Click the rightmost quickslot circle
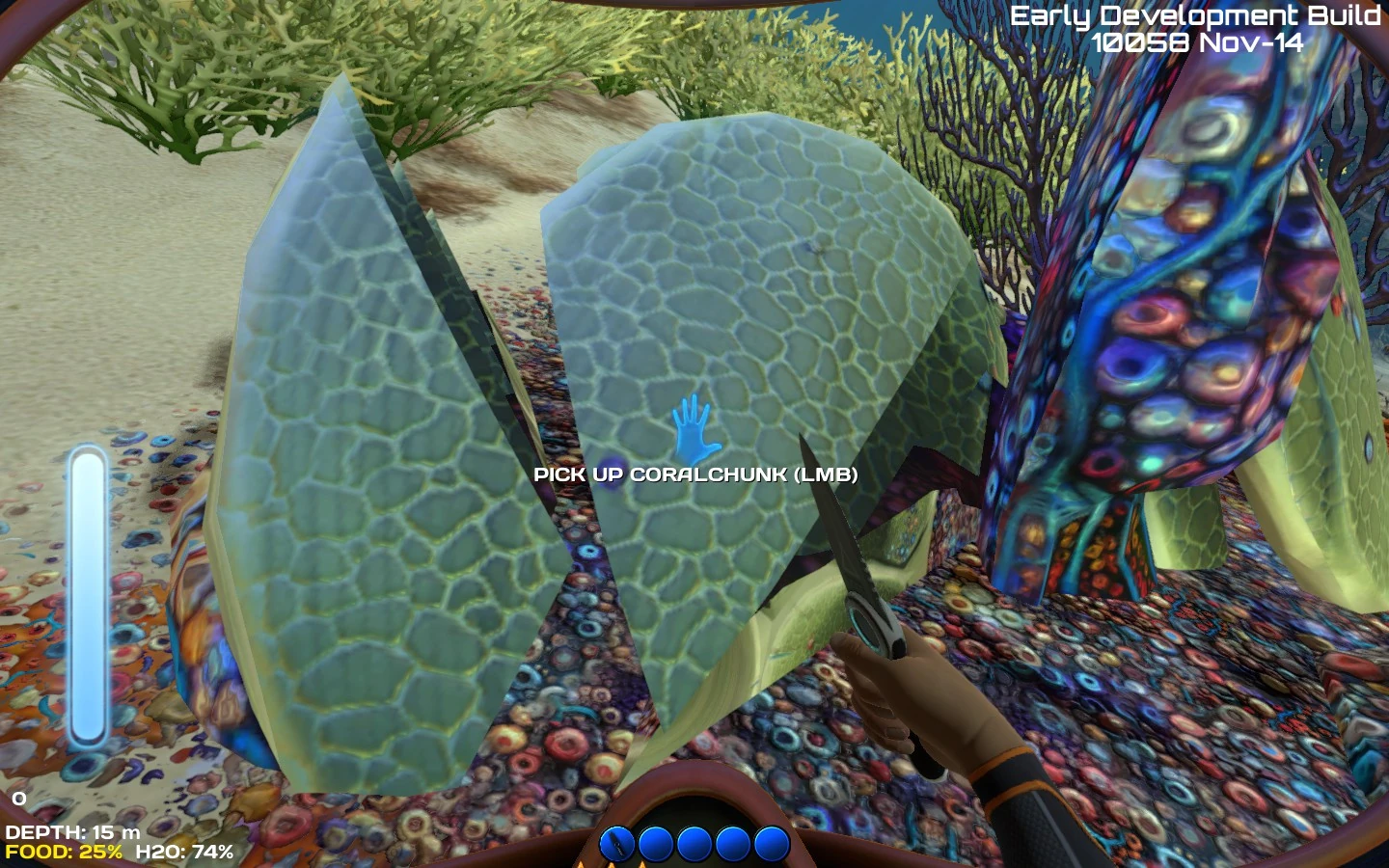The width and height of the screenshot is (1389, 868). click(x=770, y=844)
